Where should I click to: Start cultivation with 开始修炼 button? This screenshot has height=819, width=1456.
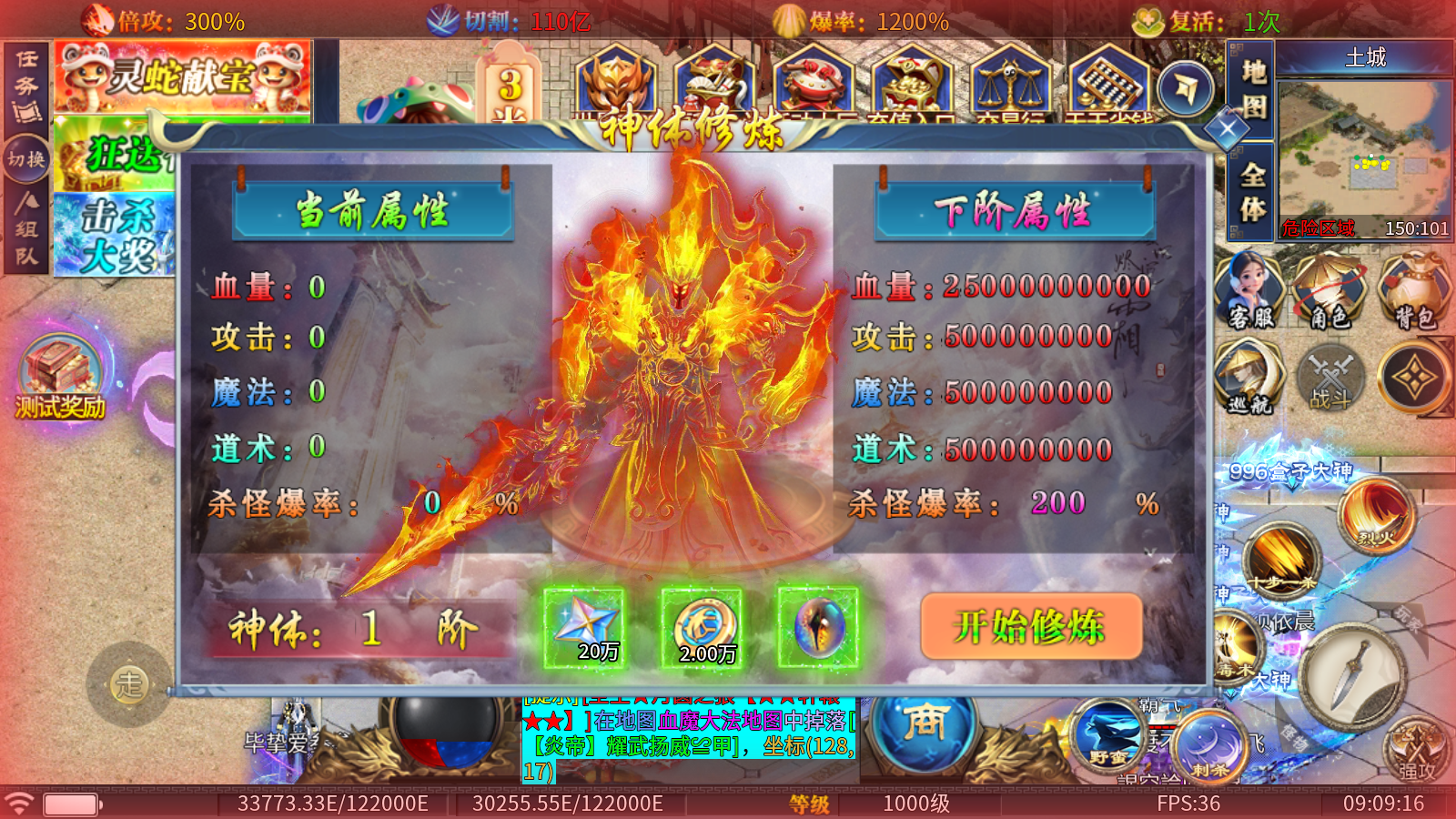[x=1031, y=626]
